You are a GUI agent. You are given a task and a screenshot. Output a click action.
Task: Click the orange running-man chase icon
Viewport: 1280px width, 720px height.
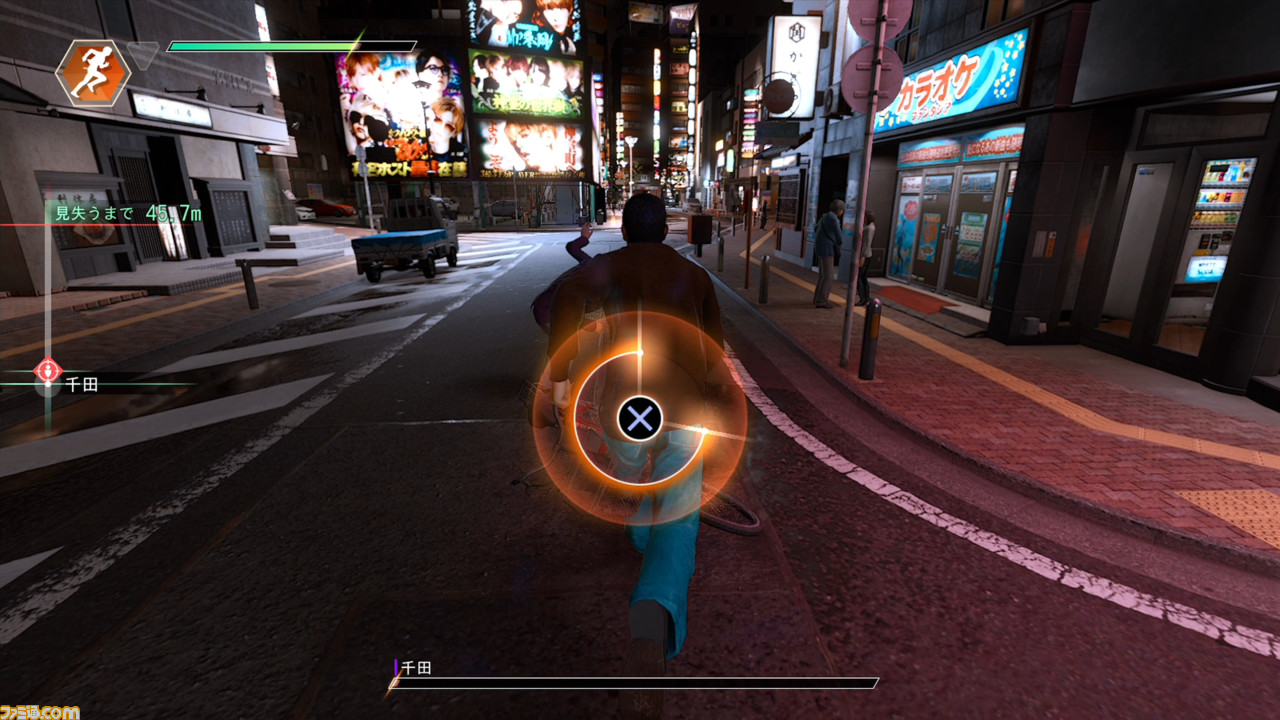point(92,73)
